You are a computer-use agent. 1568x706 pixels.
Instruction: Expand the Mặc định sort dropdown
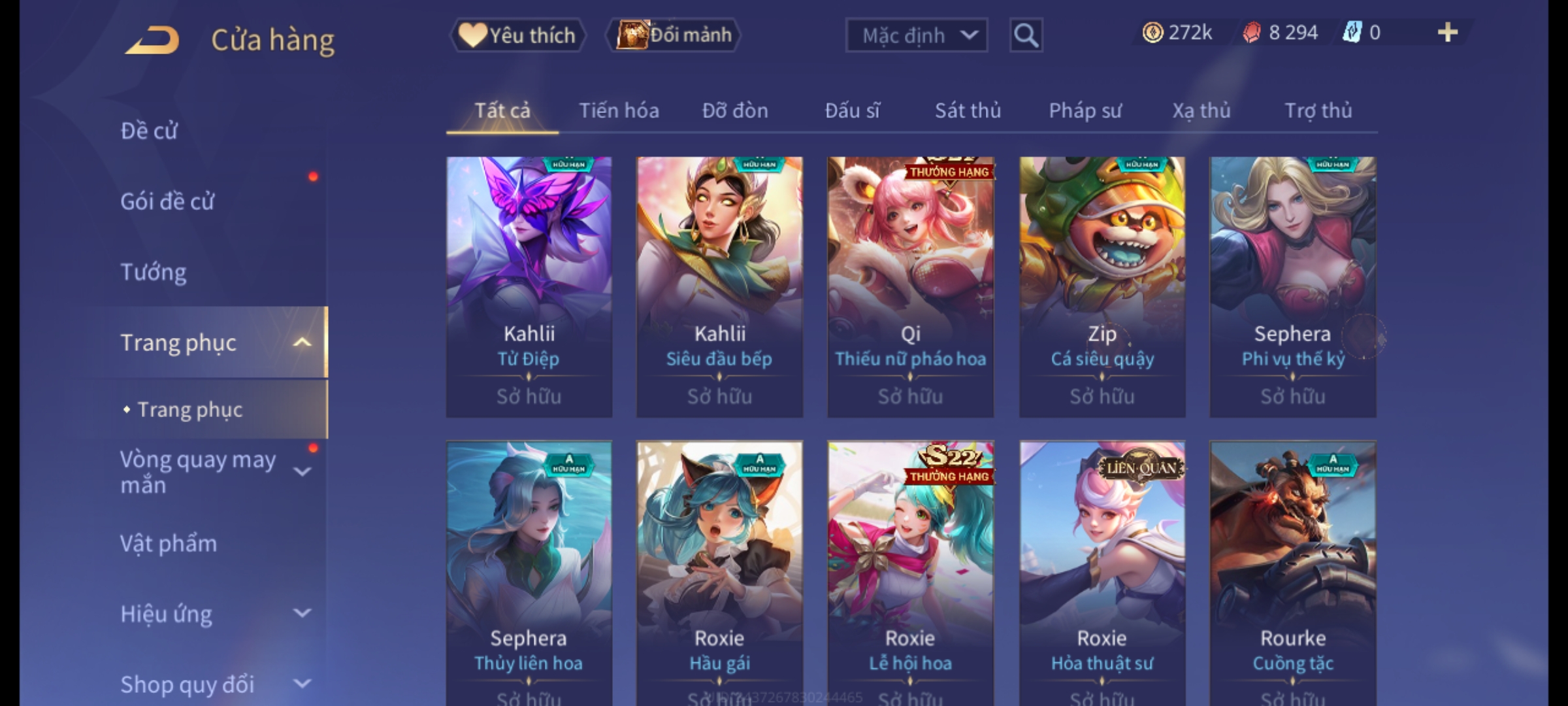[916, 35]
